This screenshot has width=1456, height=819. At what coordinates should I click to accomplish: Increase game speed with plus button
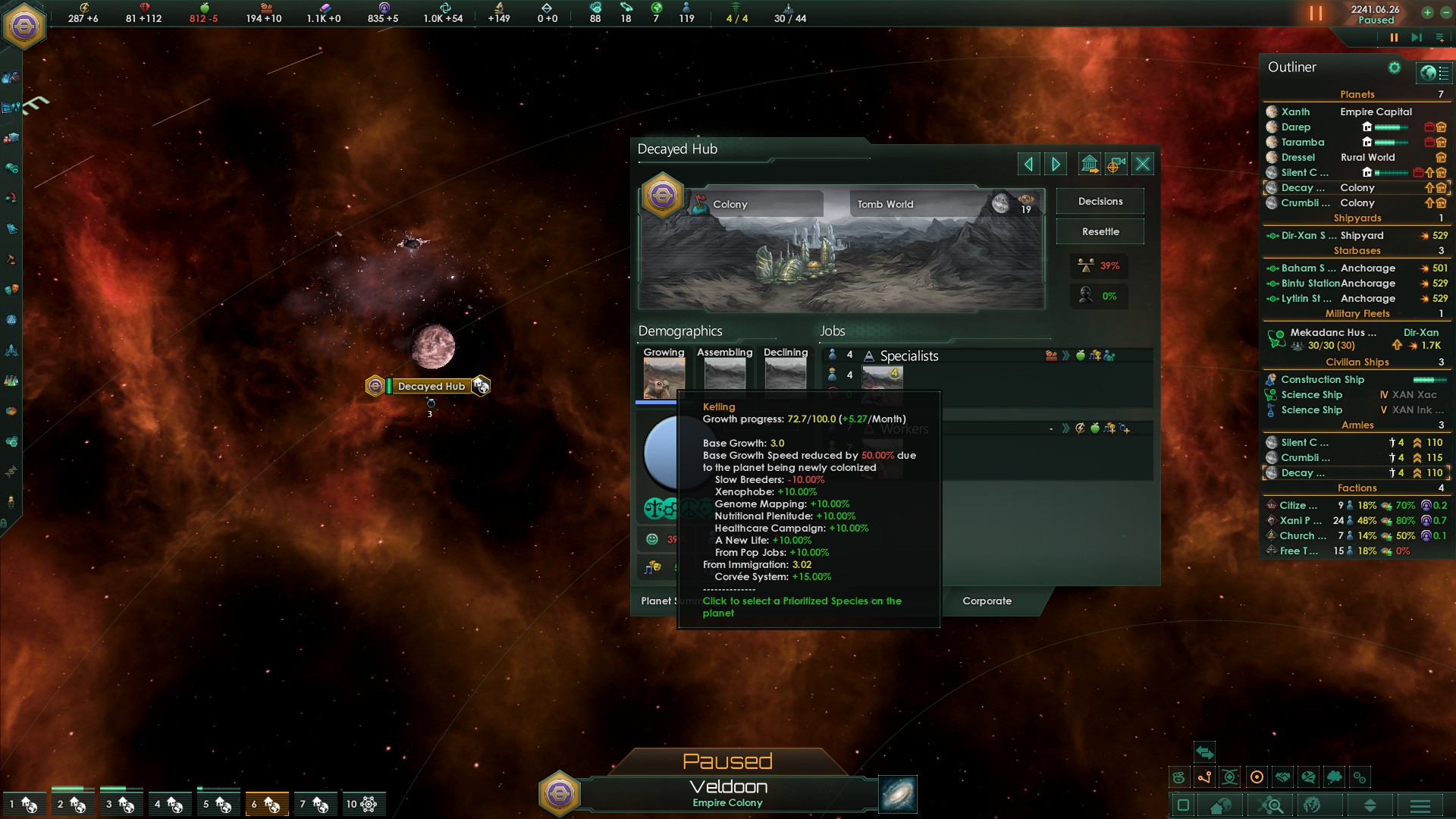coord(1427,12)
